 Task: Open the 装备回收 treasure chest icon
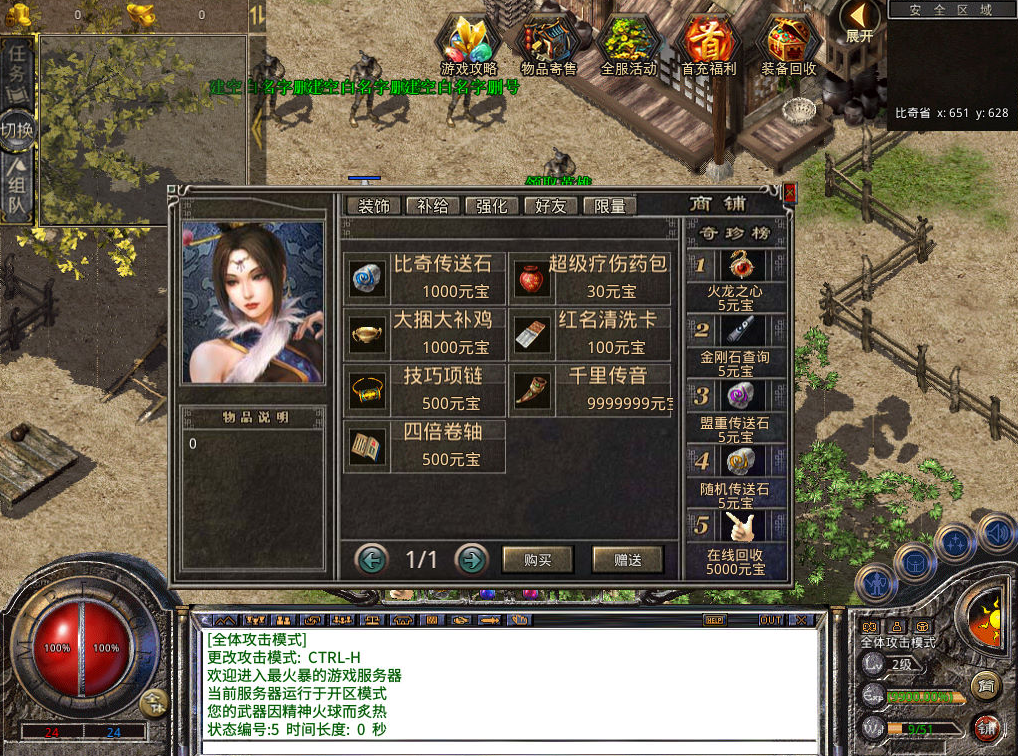[789, 45]
